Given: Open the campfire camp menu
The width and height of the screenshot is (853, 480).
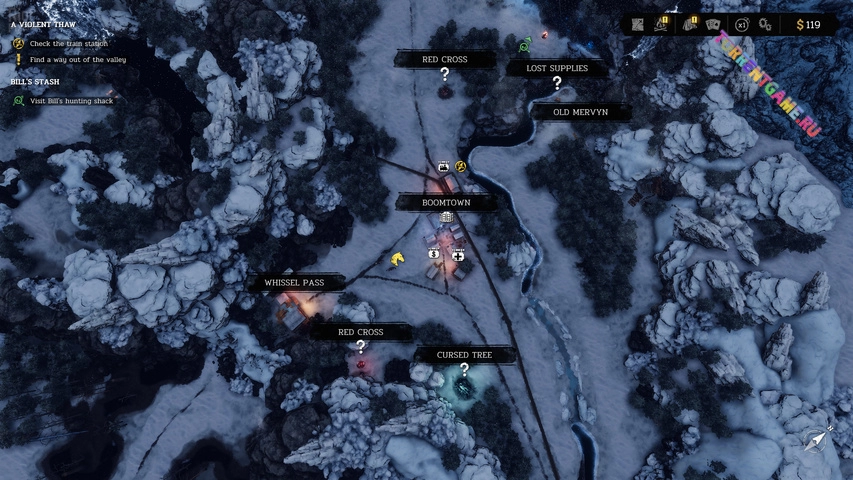Looking at the screenshot, I should (663, 24).
